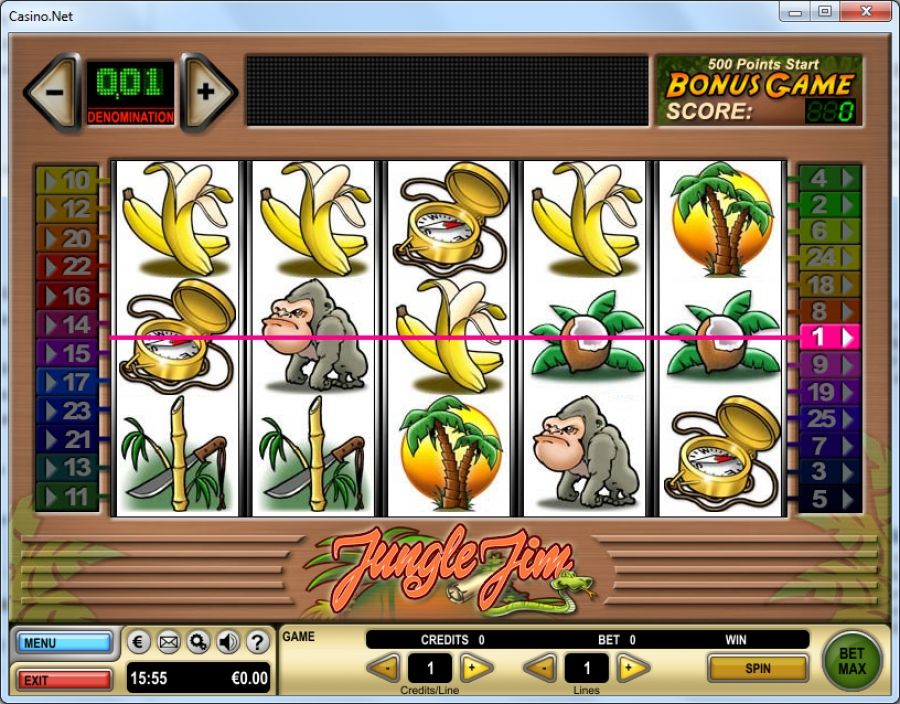
Task: Increase the denomination with the plus arrow
Action: pyautogui.click(x=207, y=92)
